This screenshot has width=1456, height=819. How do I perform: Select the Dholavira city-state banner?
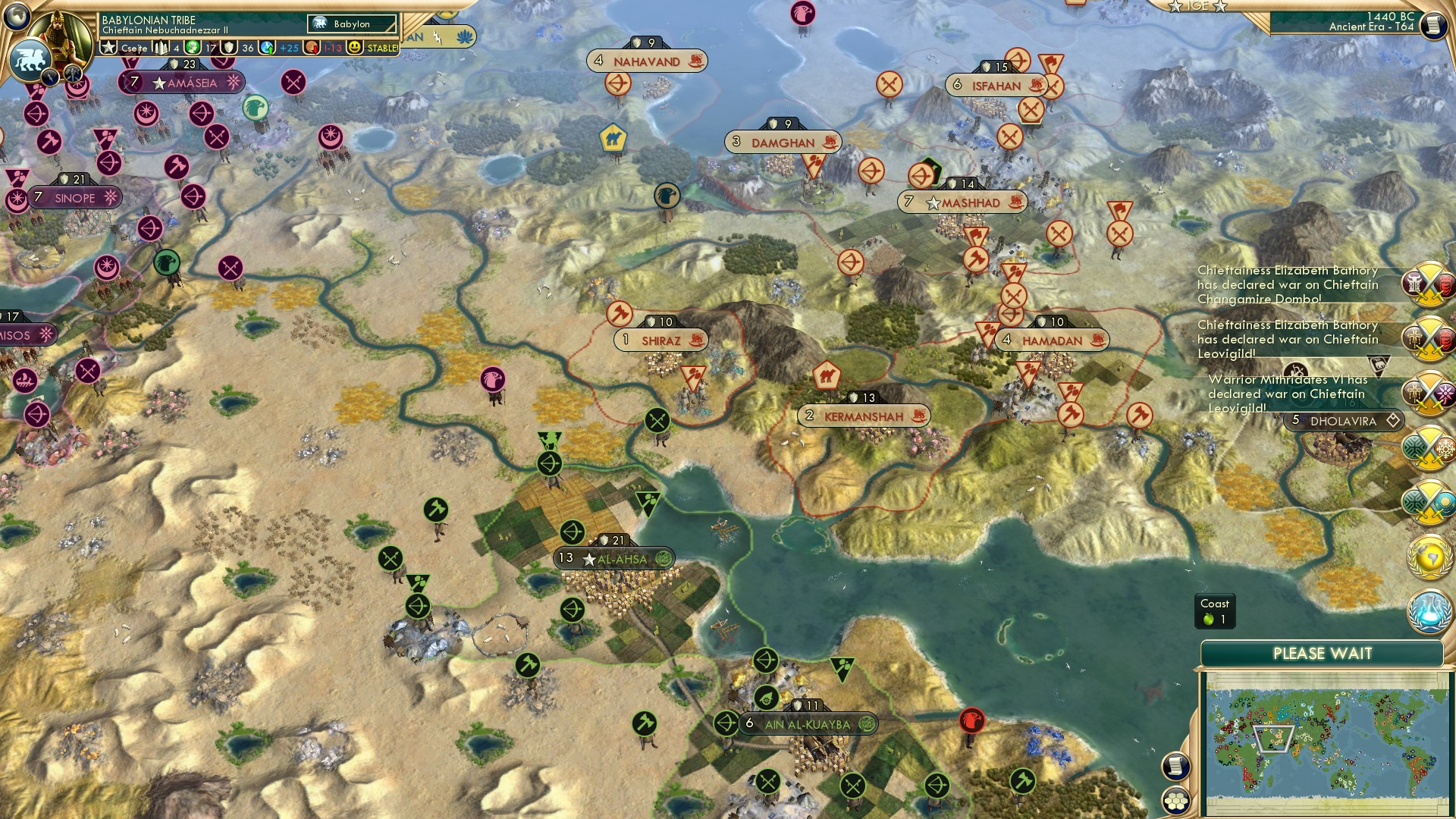1342,419
